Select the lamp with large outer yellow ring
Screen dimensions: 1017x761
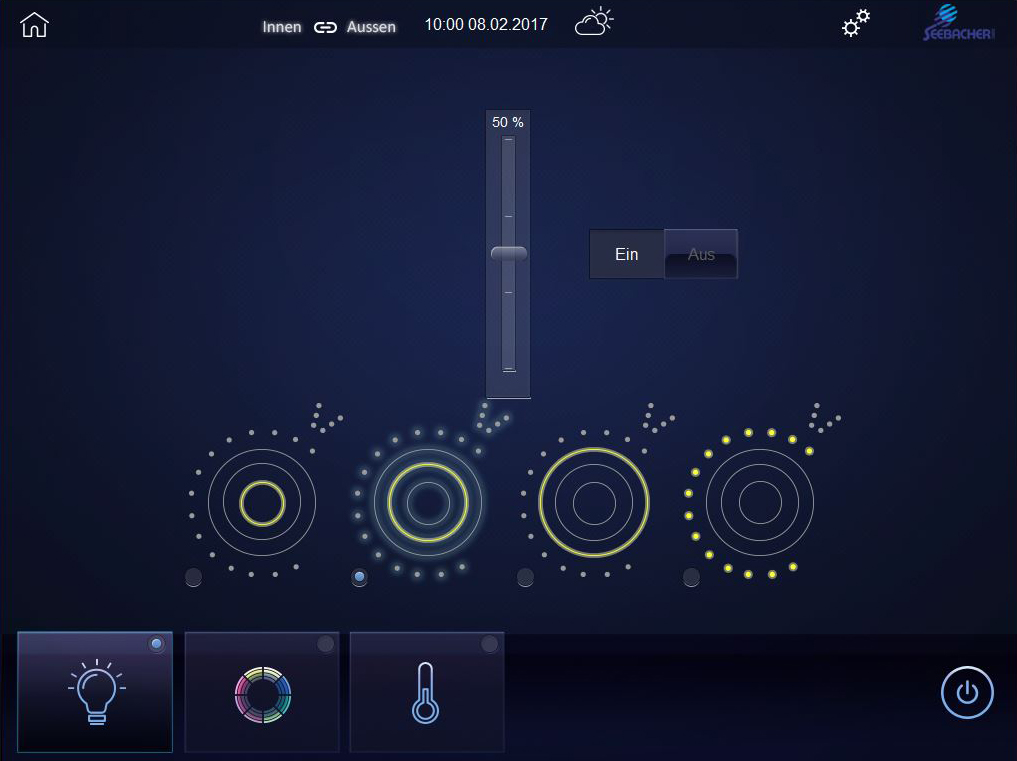594,502
